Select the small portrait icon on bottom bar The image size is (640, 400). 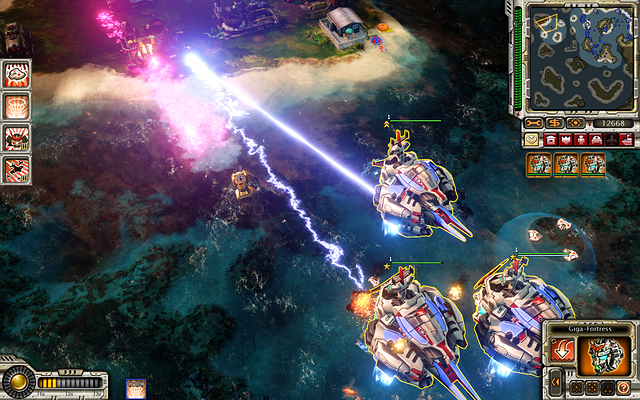(135, 388)
